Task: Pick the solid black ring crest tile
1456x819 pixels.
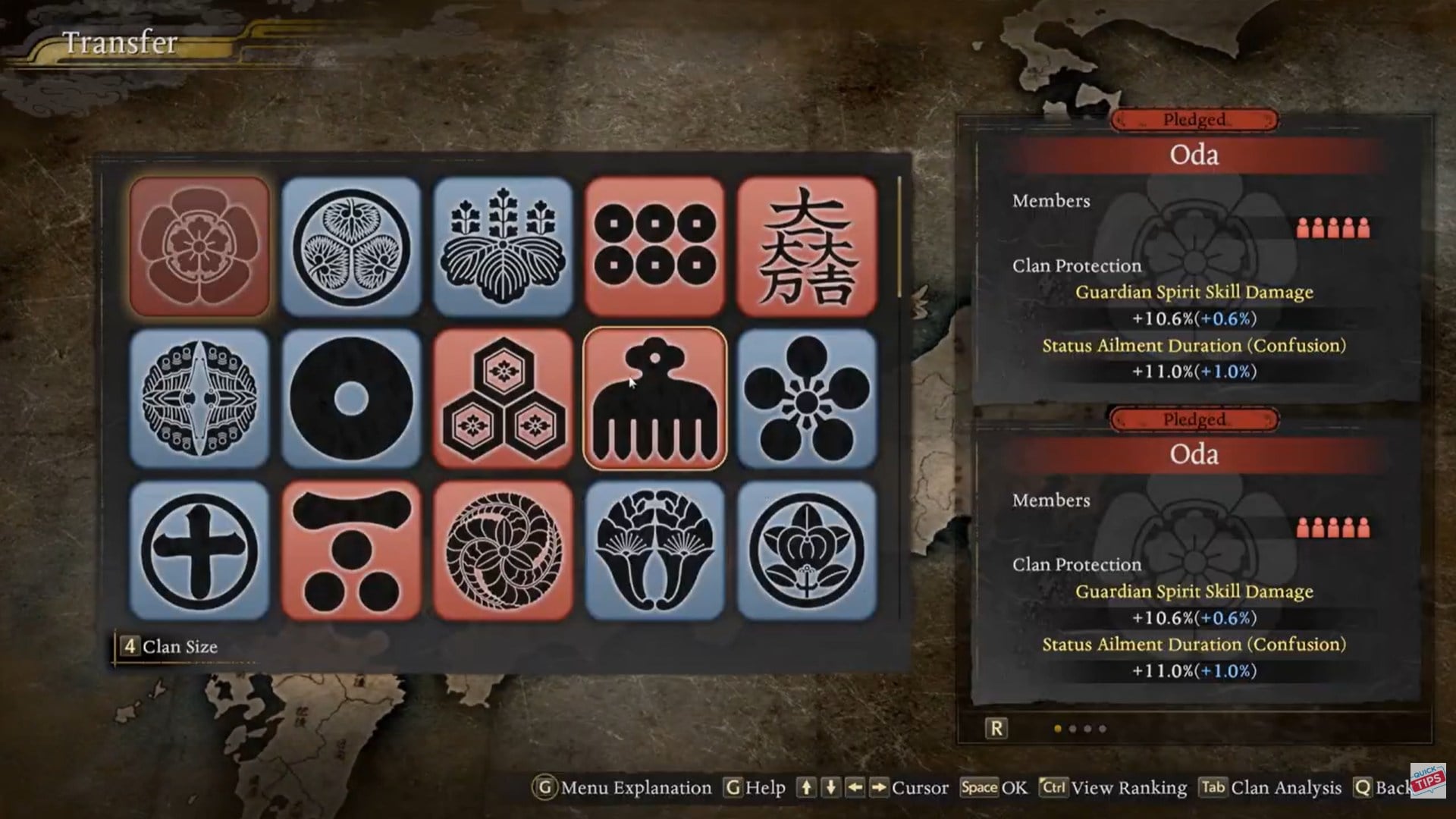Action: 351,398
